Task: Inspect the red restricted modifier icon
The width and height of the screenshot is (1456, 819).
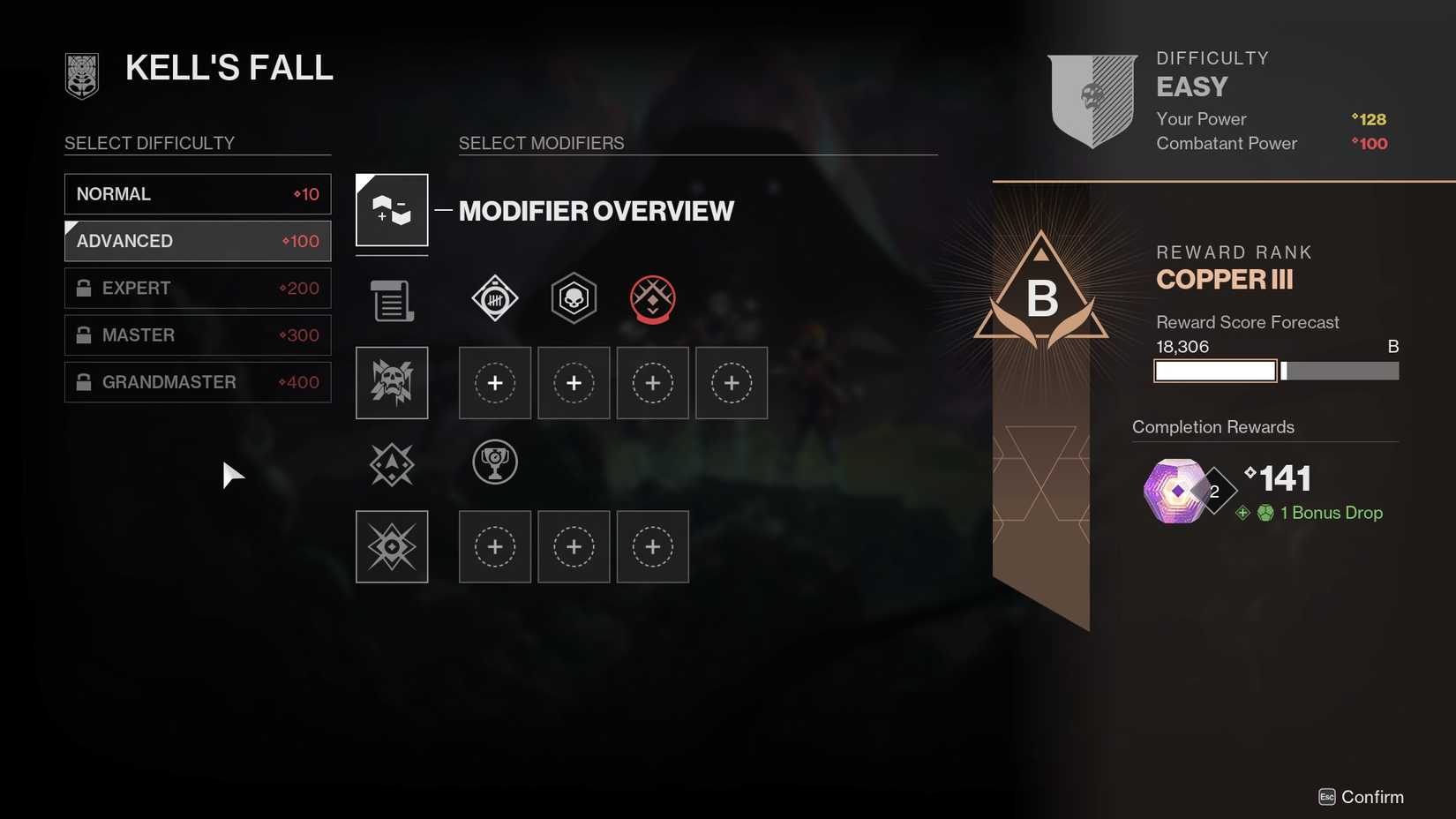Action: point(652,298)
